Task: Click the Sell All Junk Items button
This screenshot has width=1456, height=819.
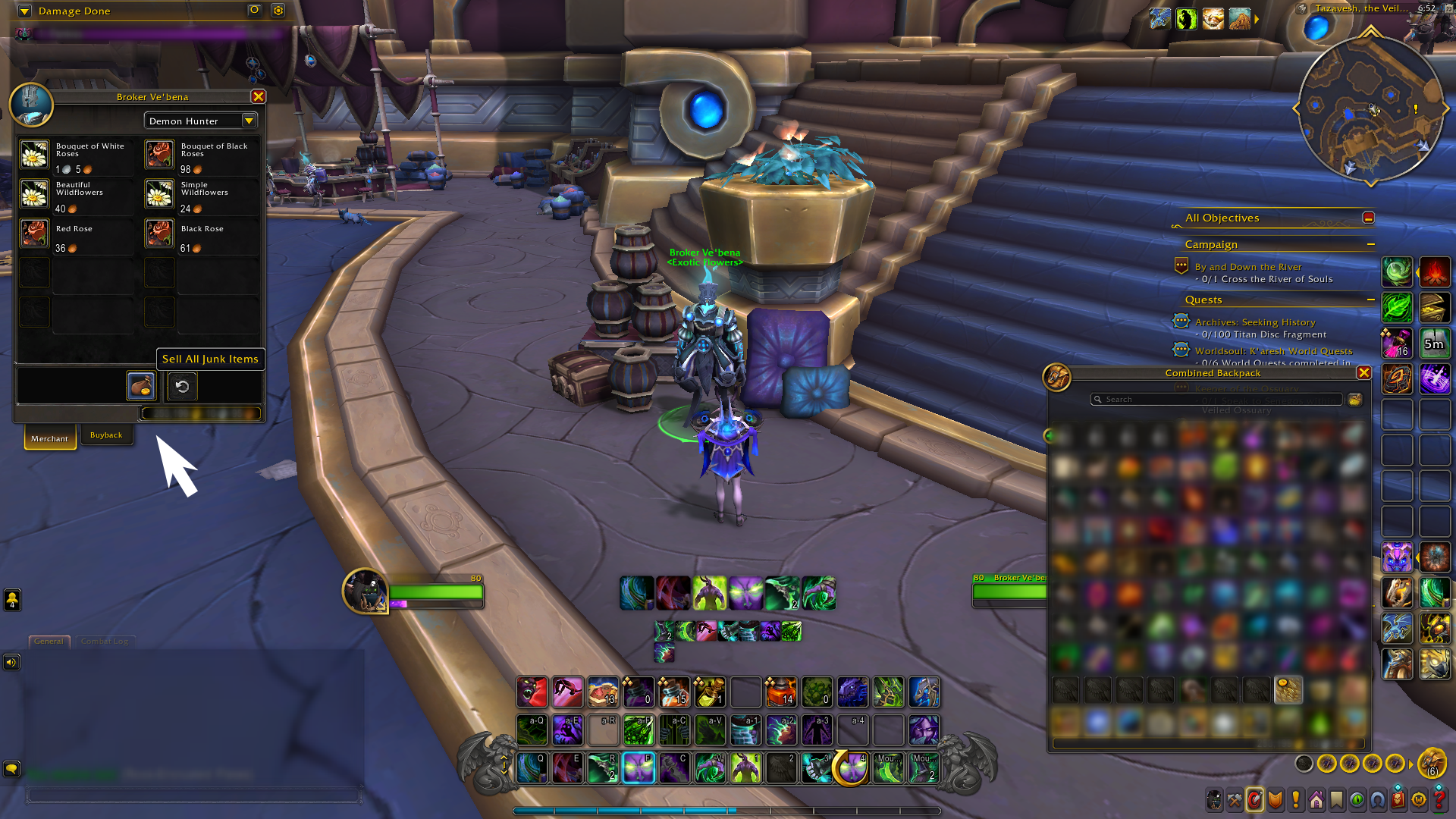Action: tap(210, 359)
